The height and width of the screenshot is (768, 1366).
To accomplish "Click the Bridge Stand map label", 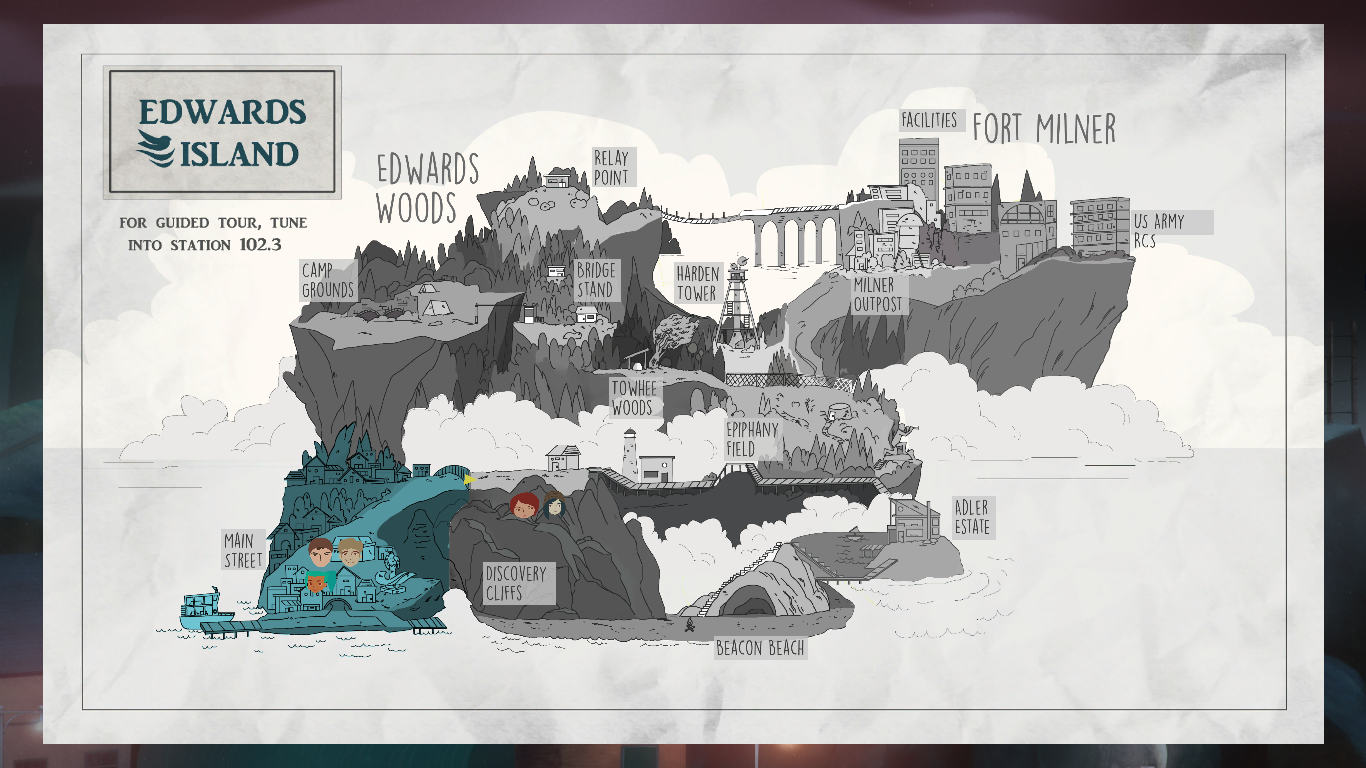I will [x=596, y=280].
